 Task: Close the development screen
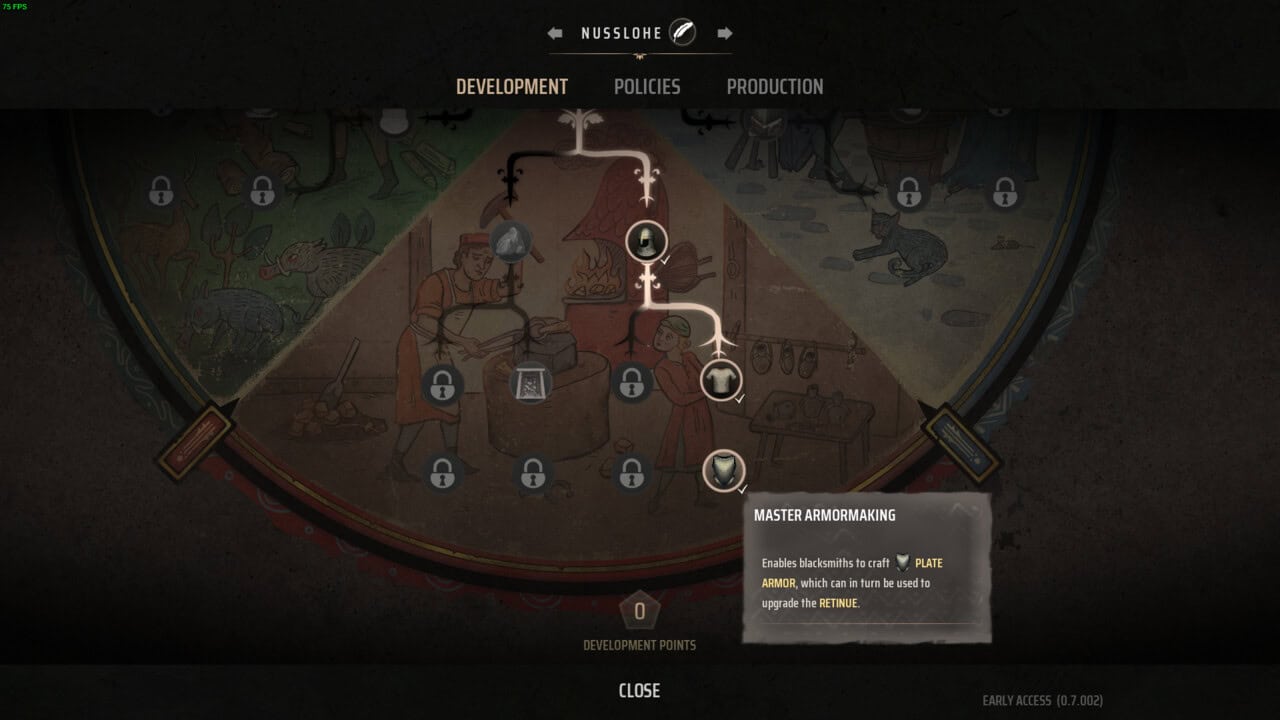pos(639,690)
